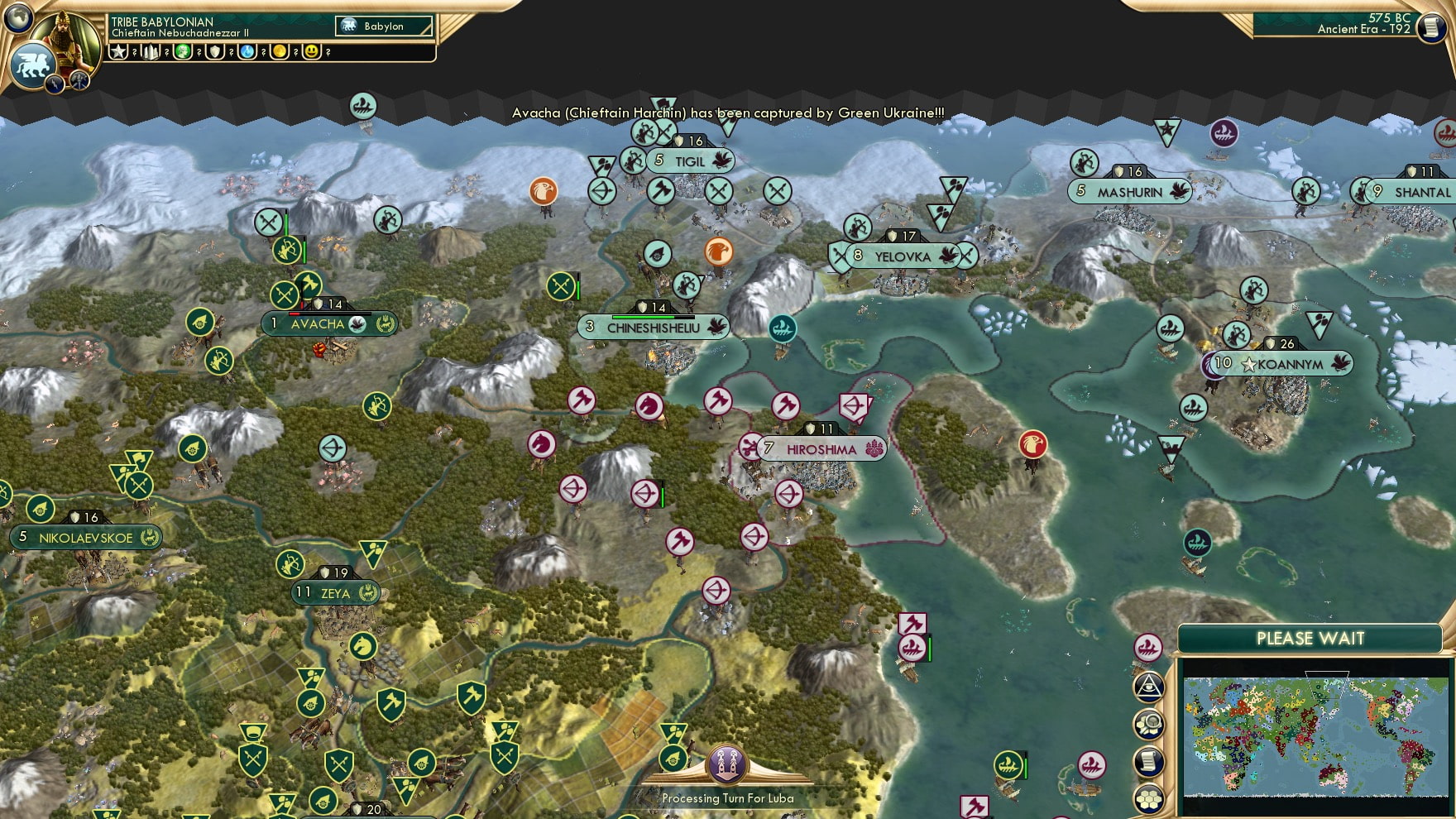Open the Babylon dropdown selector
The image size is (1456, 819).
(382, 26)
